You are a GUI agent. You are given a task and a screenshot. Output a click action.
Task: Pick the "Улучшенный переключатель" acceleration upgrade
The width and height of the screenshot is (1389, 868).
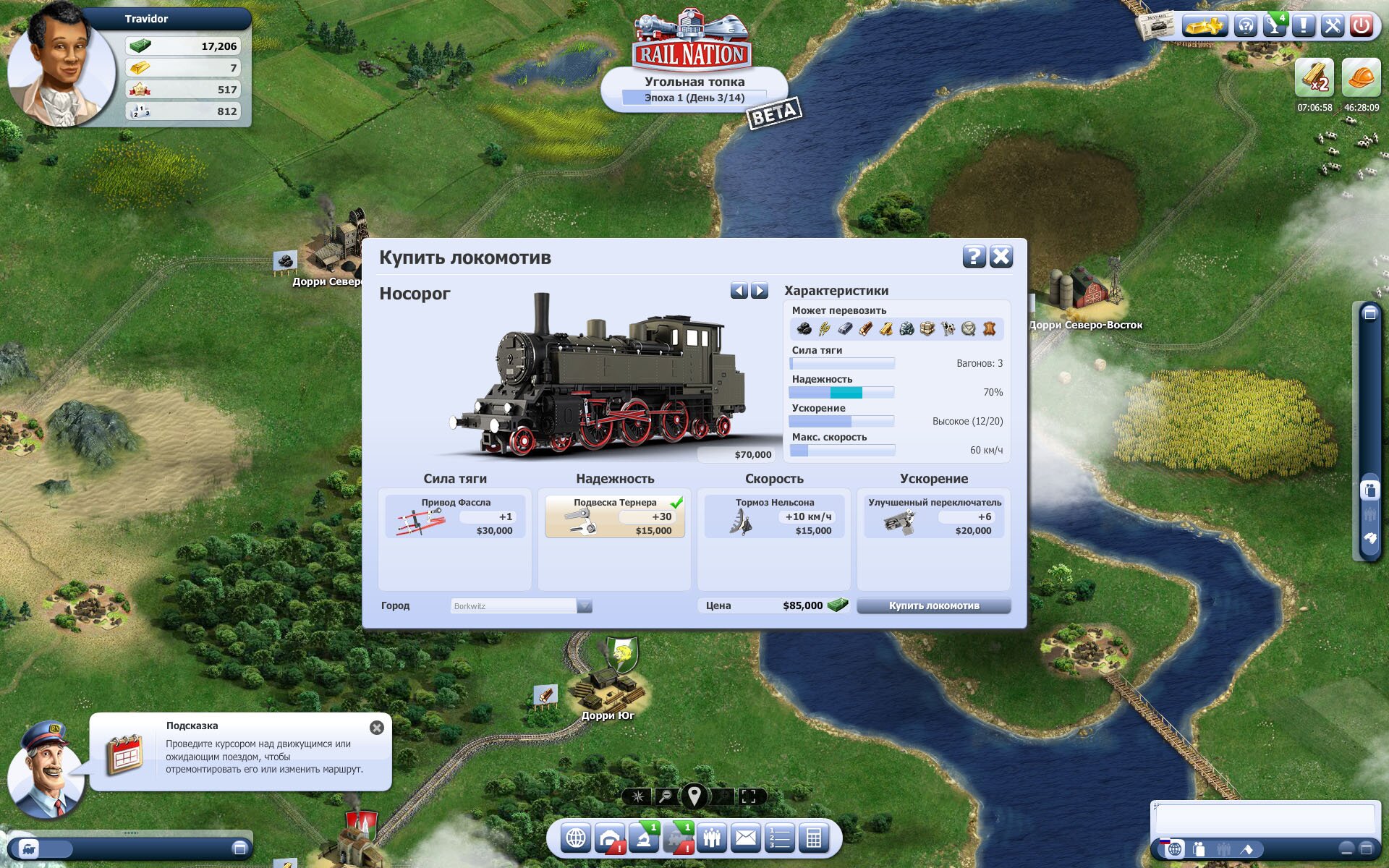click(933, 516)
